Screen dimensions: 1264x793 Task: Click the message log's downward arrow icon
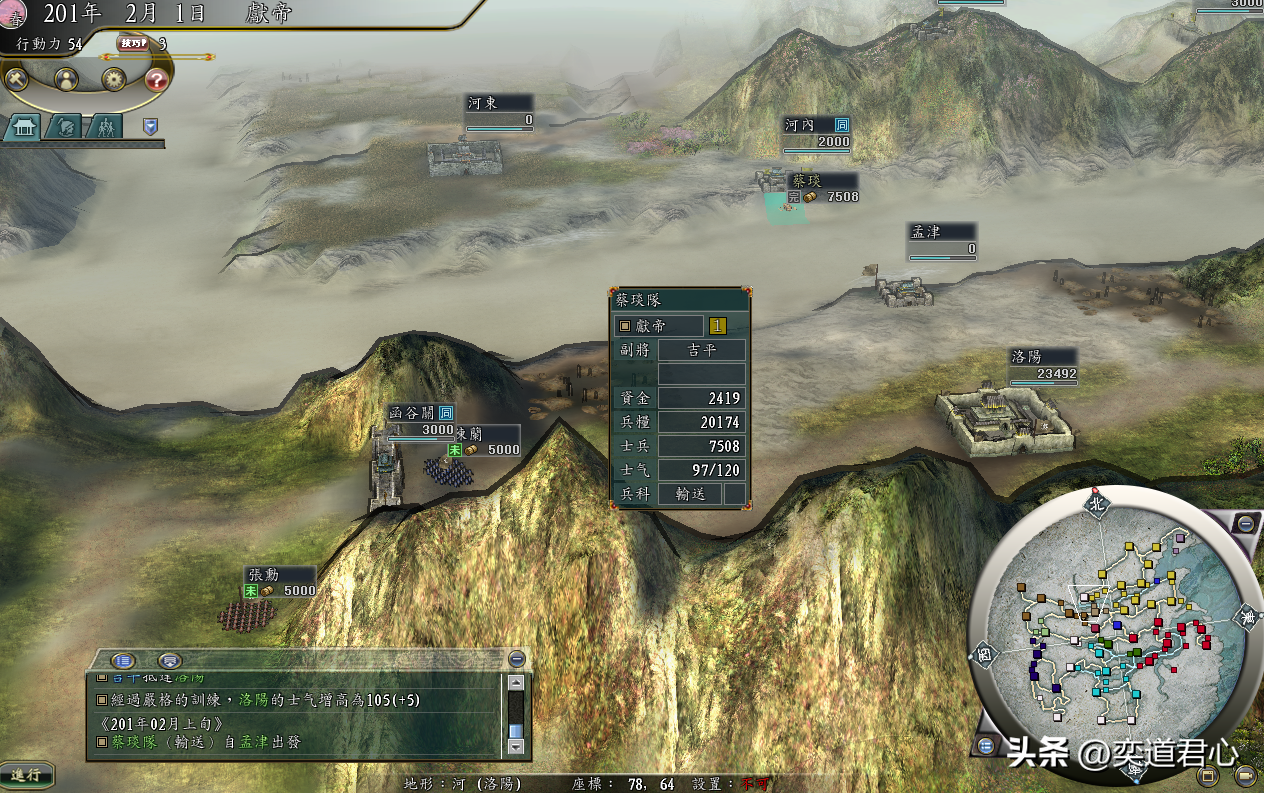170,660
